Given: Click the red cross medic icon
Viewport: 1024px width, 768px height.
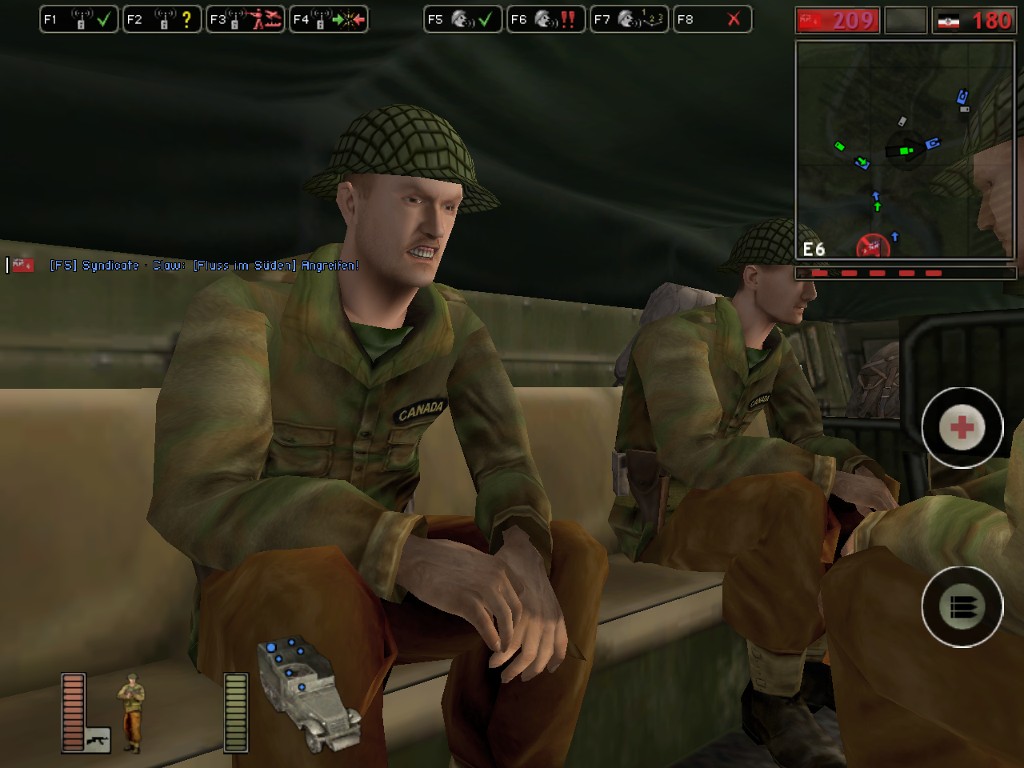Looking at the screenshot, I should [962, 428].
